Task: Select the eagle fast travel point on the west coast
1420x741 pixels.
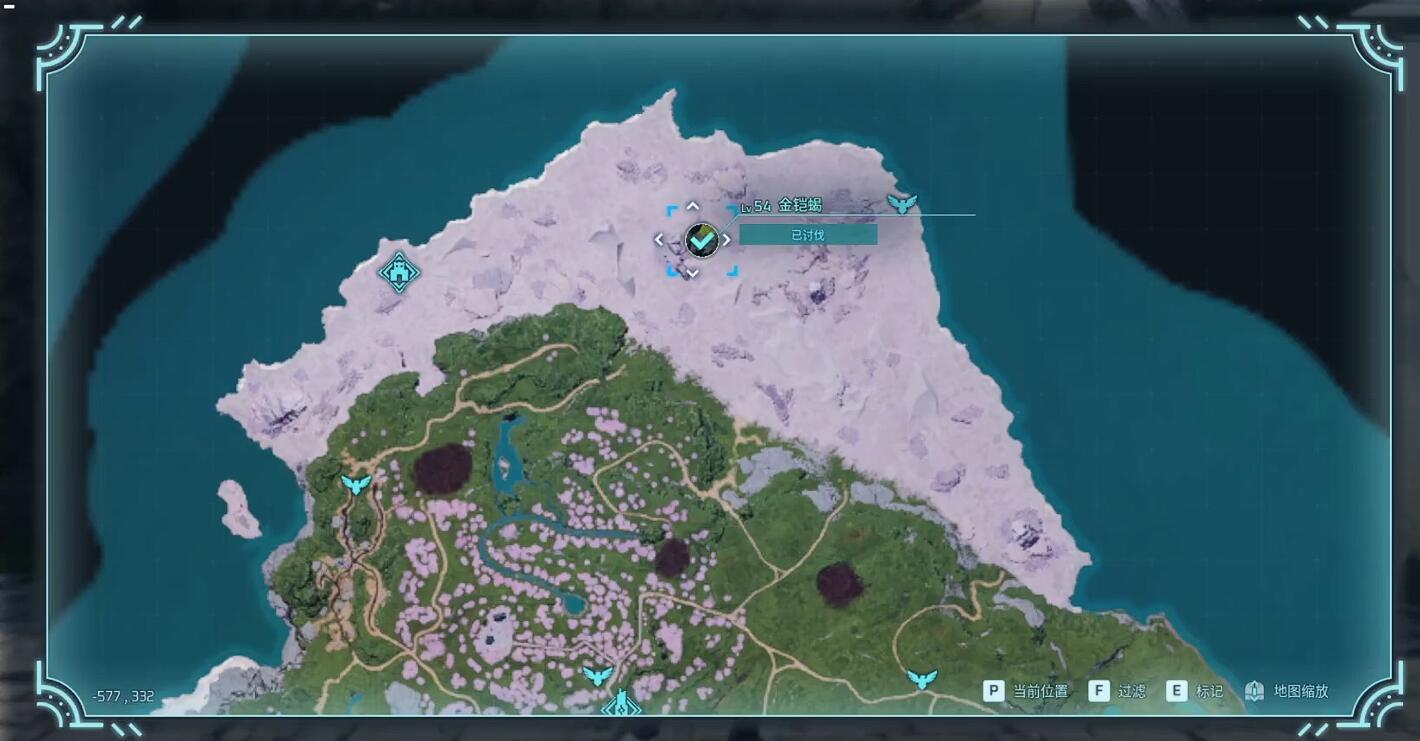Action: click(356, 485)
